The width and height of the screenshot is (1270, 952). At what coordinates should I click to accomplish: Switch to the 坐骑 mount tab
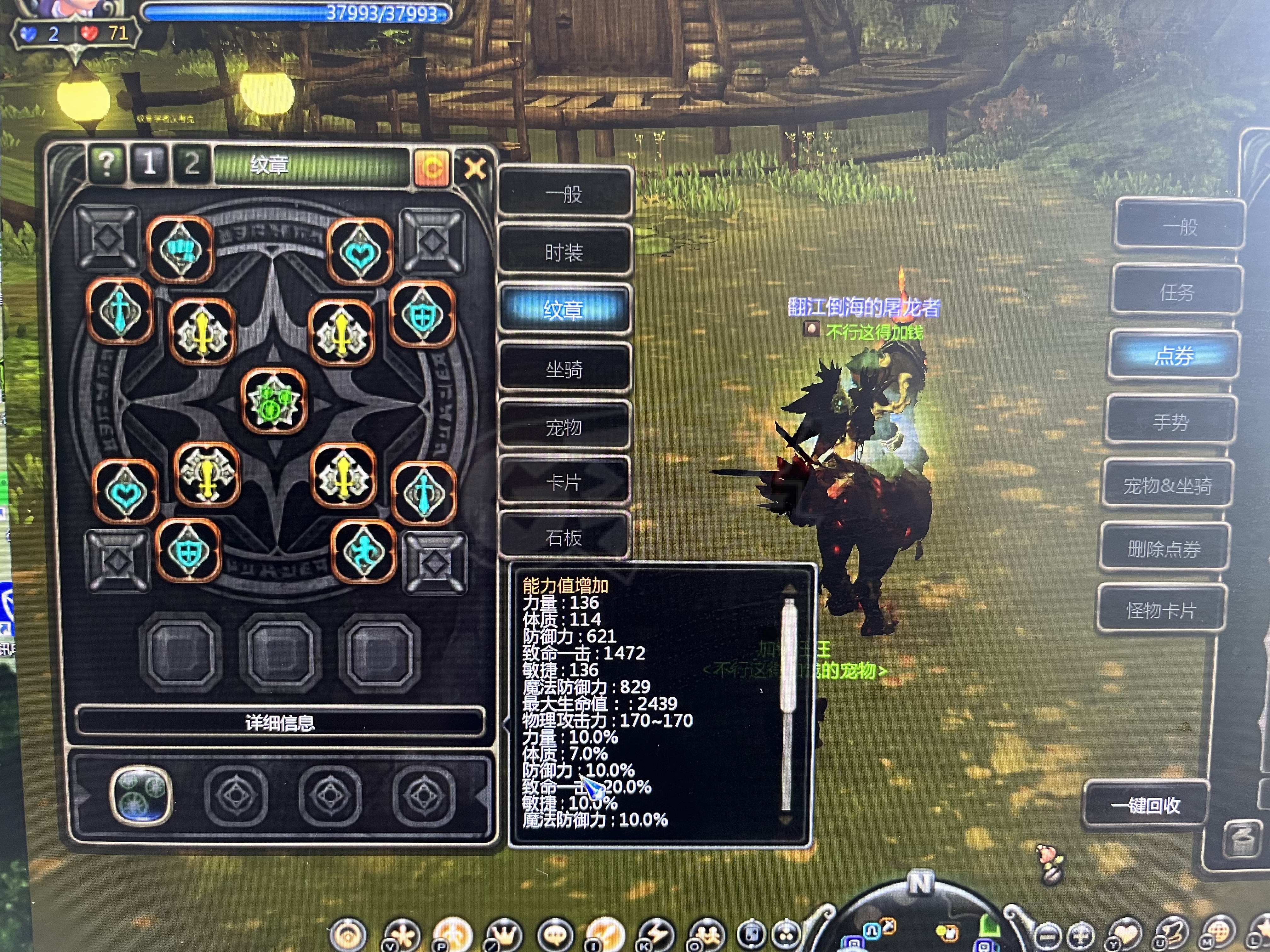[564, 369]
